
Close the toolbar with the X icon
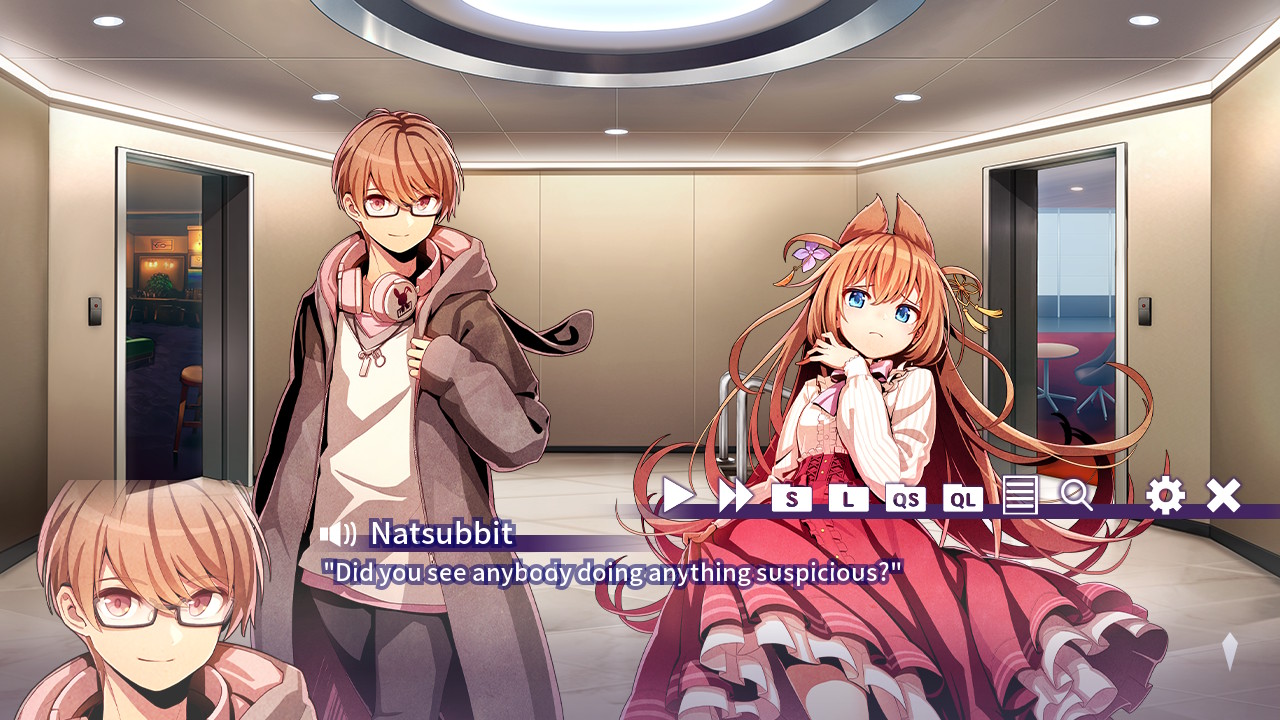click(1222, 493)
